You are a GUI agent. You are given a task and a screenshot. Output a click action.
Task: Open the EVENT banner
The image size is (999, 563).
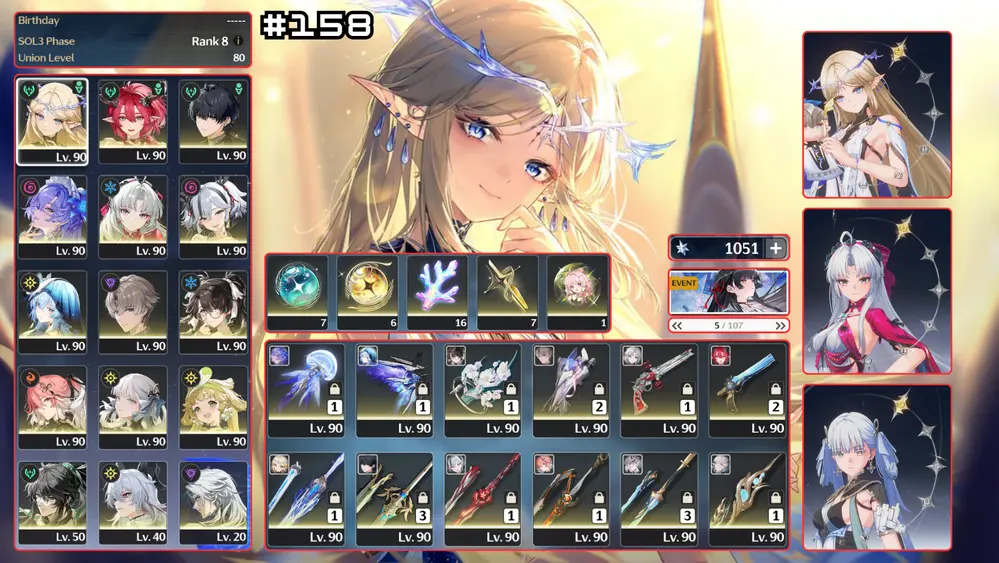pos(728,291)
